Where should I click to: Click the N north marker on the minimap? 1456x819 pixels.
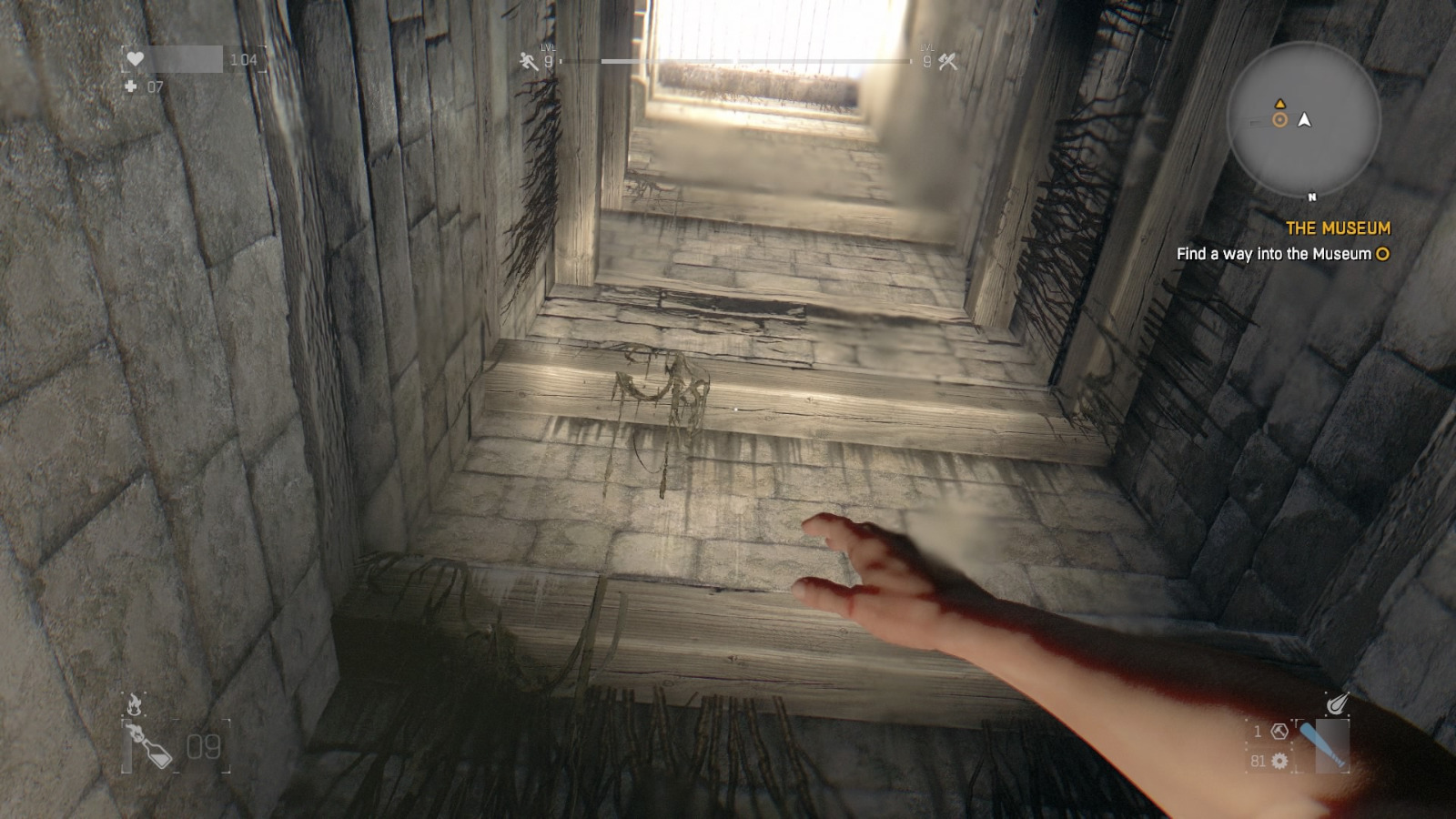(1310, 195)
